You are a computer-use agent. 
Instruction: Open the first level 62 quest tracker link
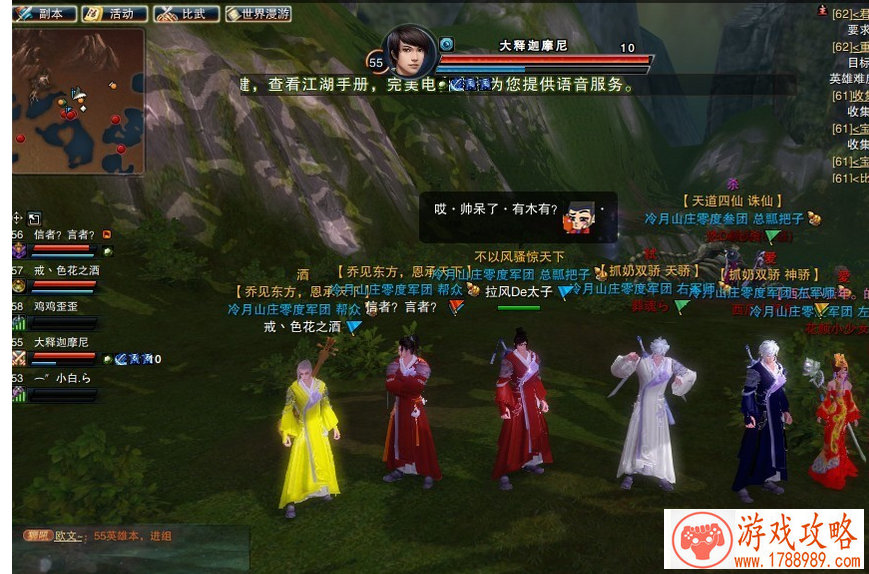(x=849, y=13)
